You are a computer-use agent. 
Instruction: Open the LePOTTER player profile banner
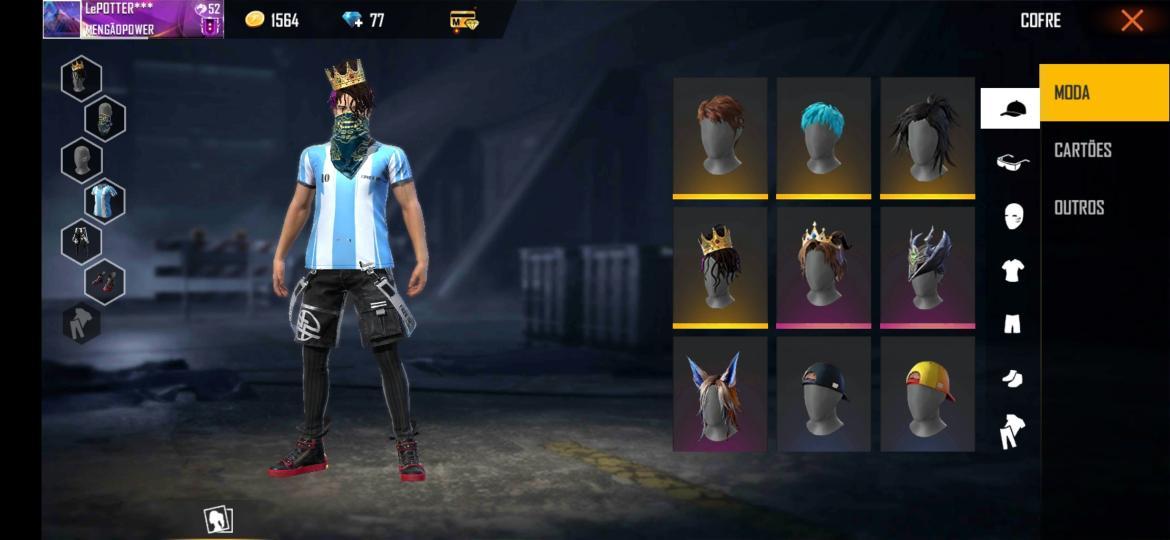coord(133,19)
